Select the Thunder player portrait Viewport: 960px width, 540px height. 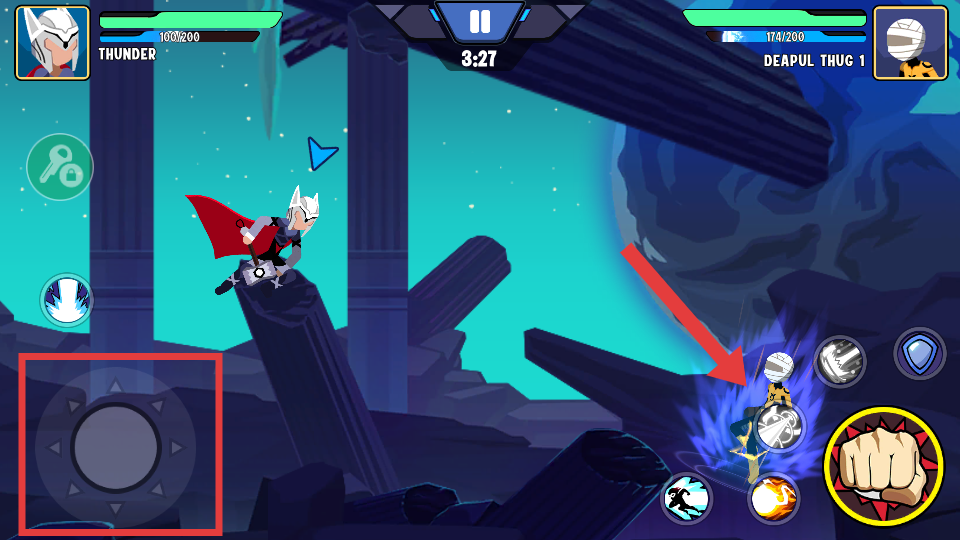pyautogui.click(x=52, y=43)
